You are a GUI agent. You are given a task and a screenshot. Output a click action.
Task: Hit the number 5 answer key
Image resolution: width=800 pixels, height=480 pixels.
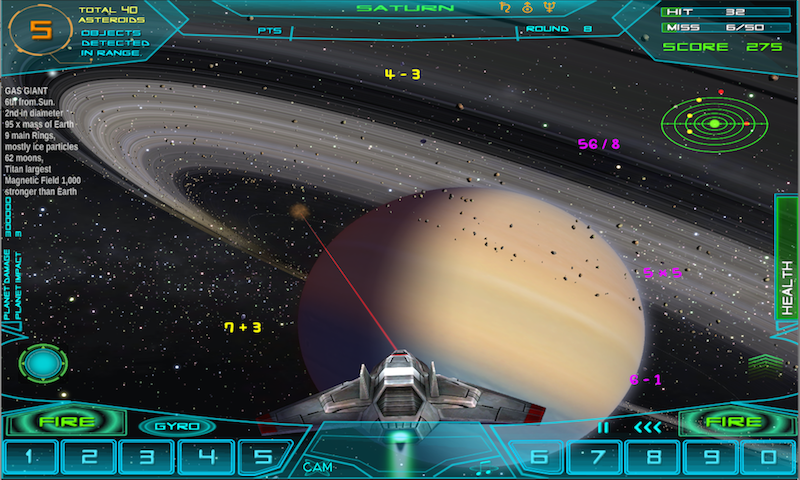(x=264, y=458)
